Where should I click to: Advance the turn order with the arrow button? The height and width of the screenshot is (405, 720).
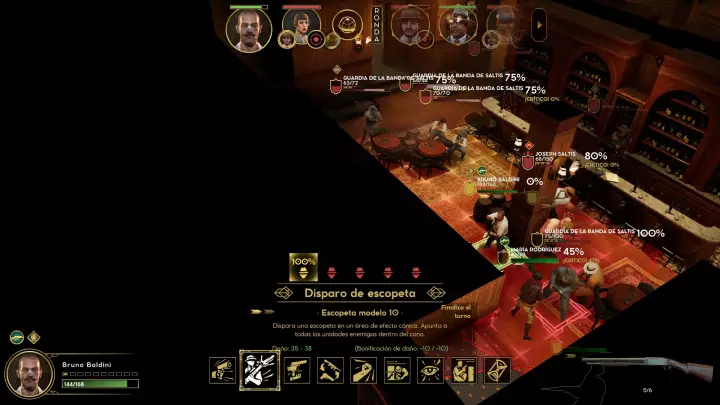pyautogui.click(x=540, y=21)
